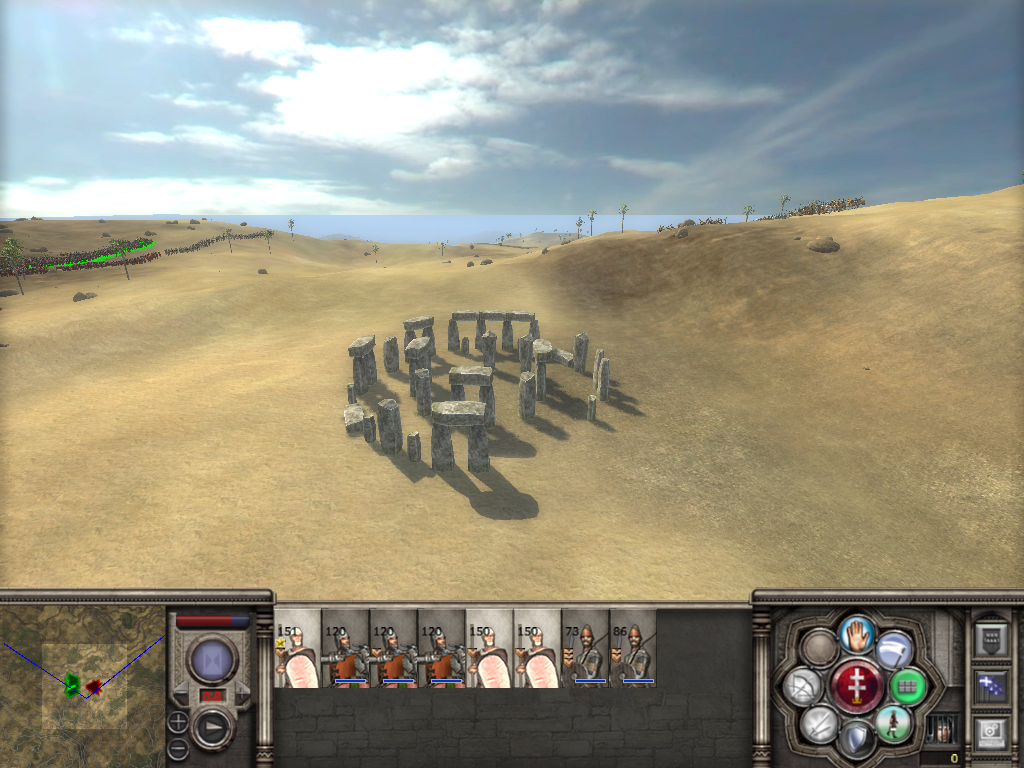Decrease battle speed with the small minus arrow

pyautogui.click(x=181, y=694)
